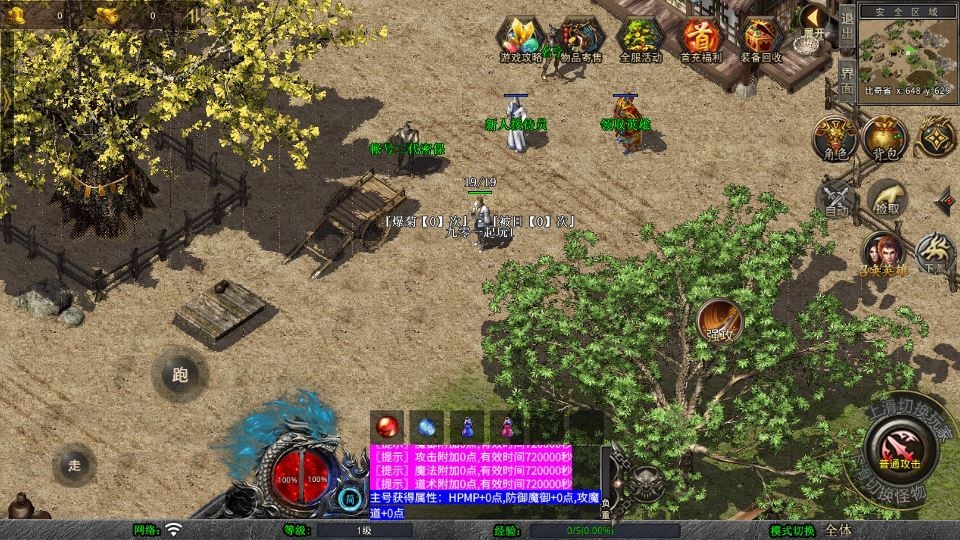Image resolution: width=960 pixels, height=540 pixels.
Task: Open the 界面 interface tab
Action: [x=847, y=76]
